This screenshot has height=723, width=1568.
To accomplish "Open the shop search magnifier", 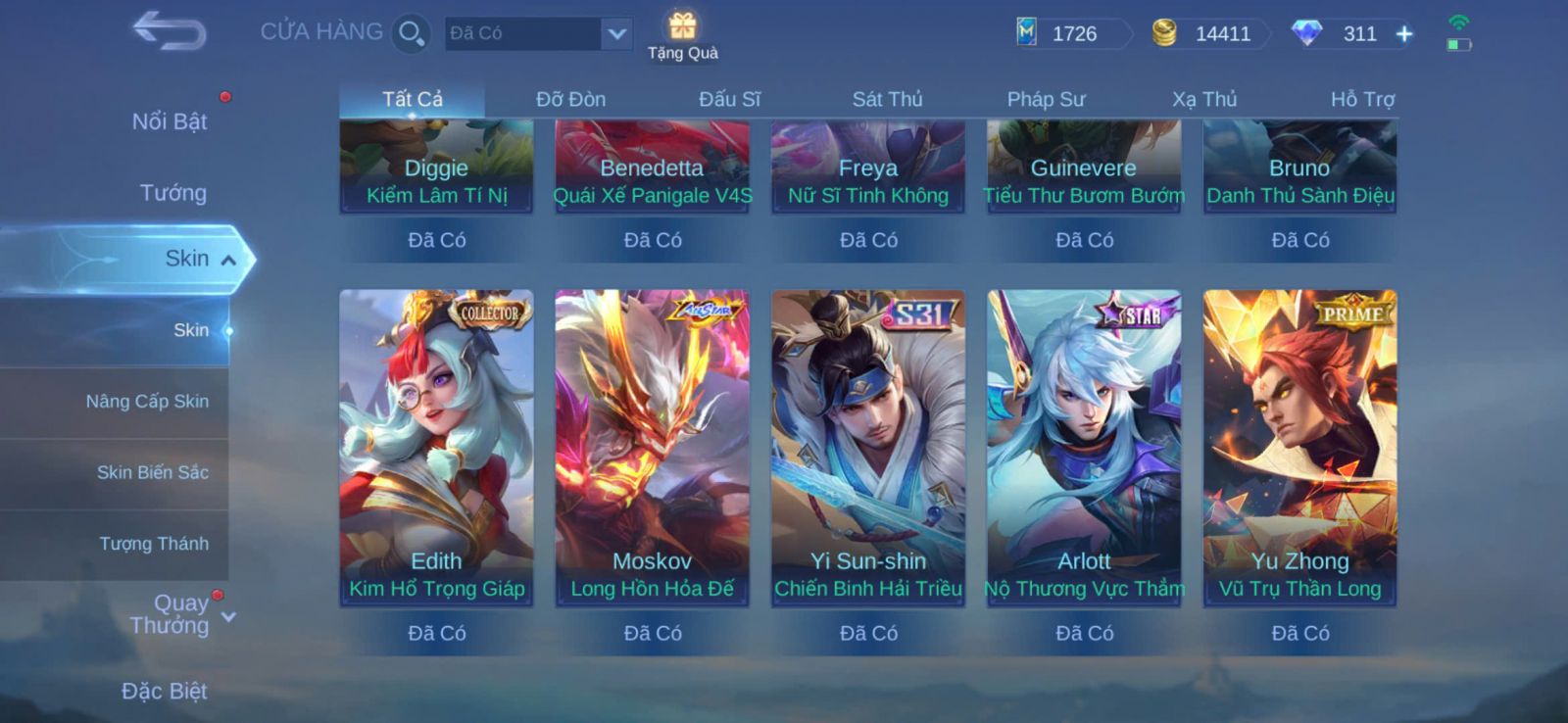I will click(411, 33).
